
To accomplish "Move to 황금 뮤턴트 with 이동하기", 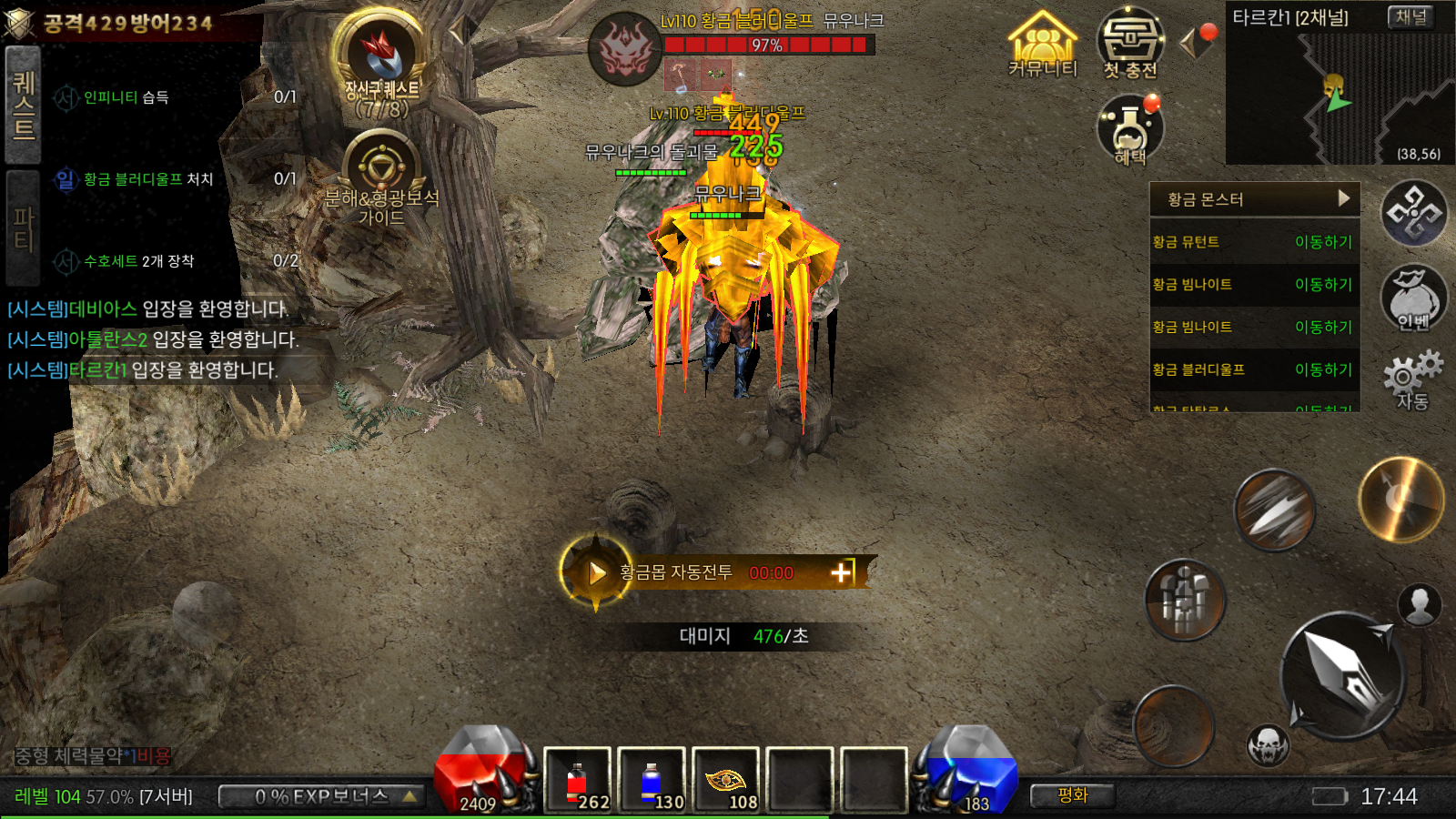I will tap(1323, 242).
